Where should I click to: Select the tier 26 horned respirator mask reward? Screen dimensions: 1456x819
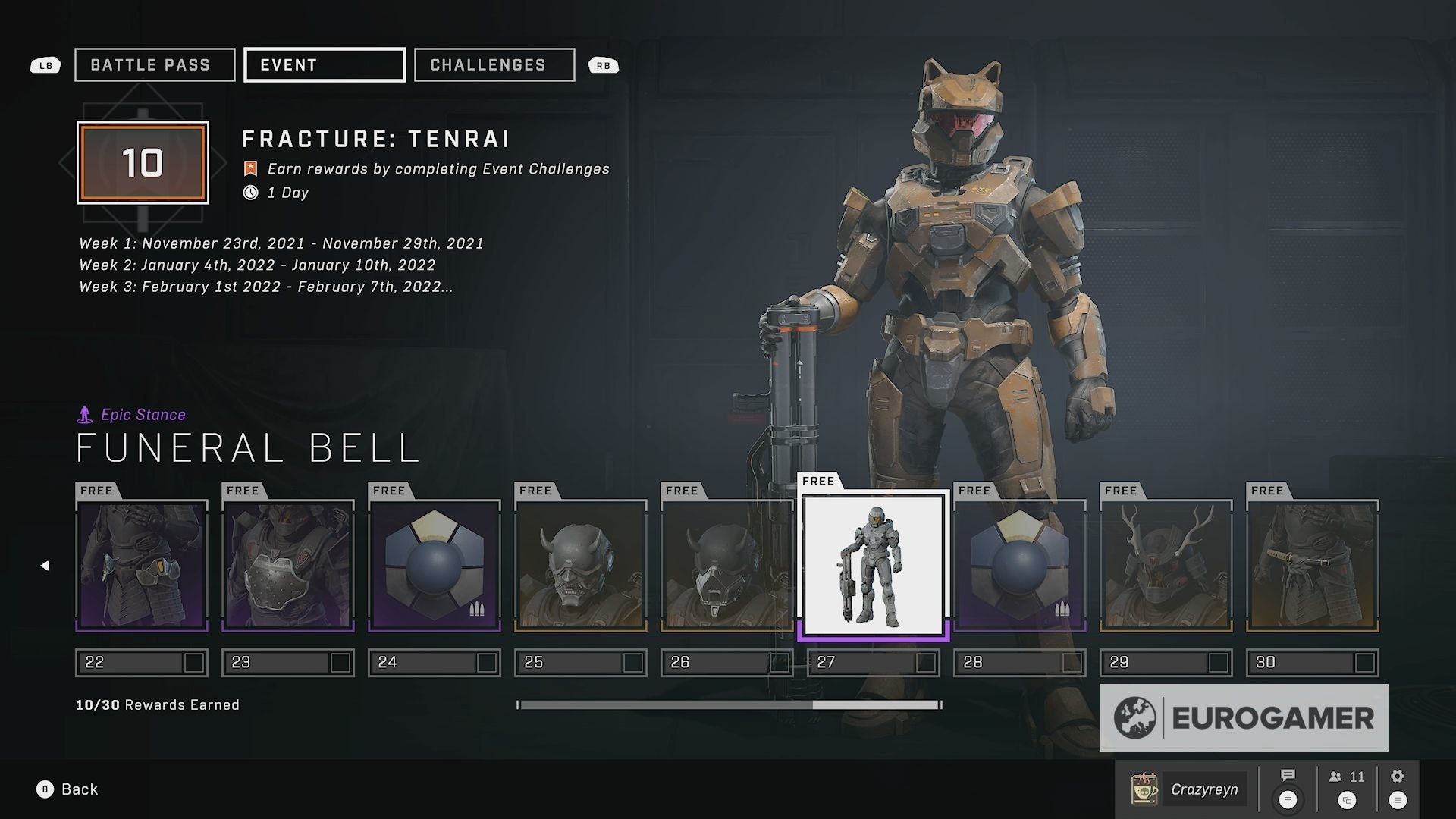(727, 566)
